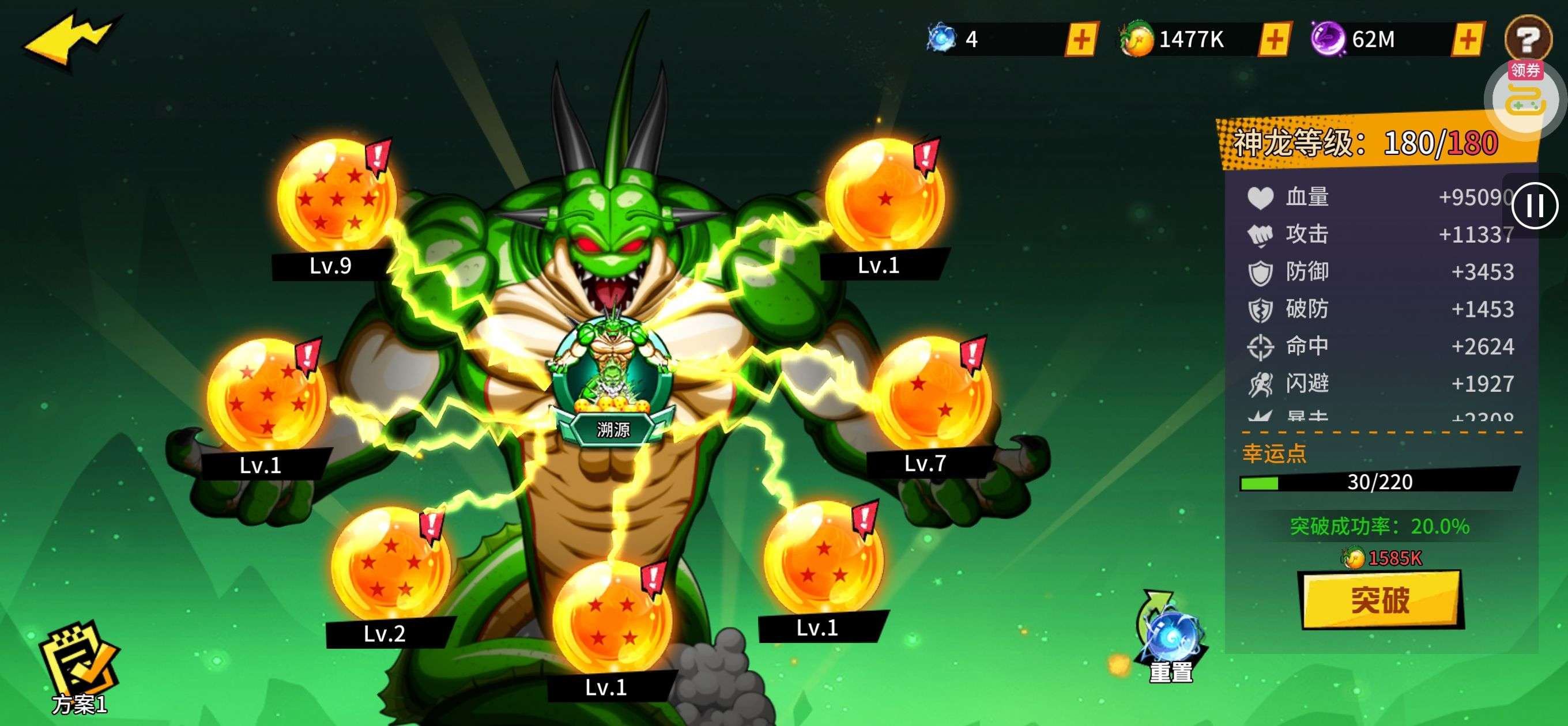Image resolution: width=1568 pixels, height=726 pixels.
Task: Add more purple orb currency (62M)
Action: click(1467, 40)
